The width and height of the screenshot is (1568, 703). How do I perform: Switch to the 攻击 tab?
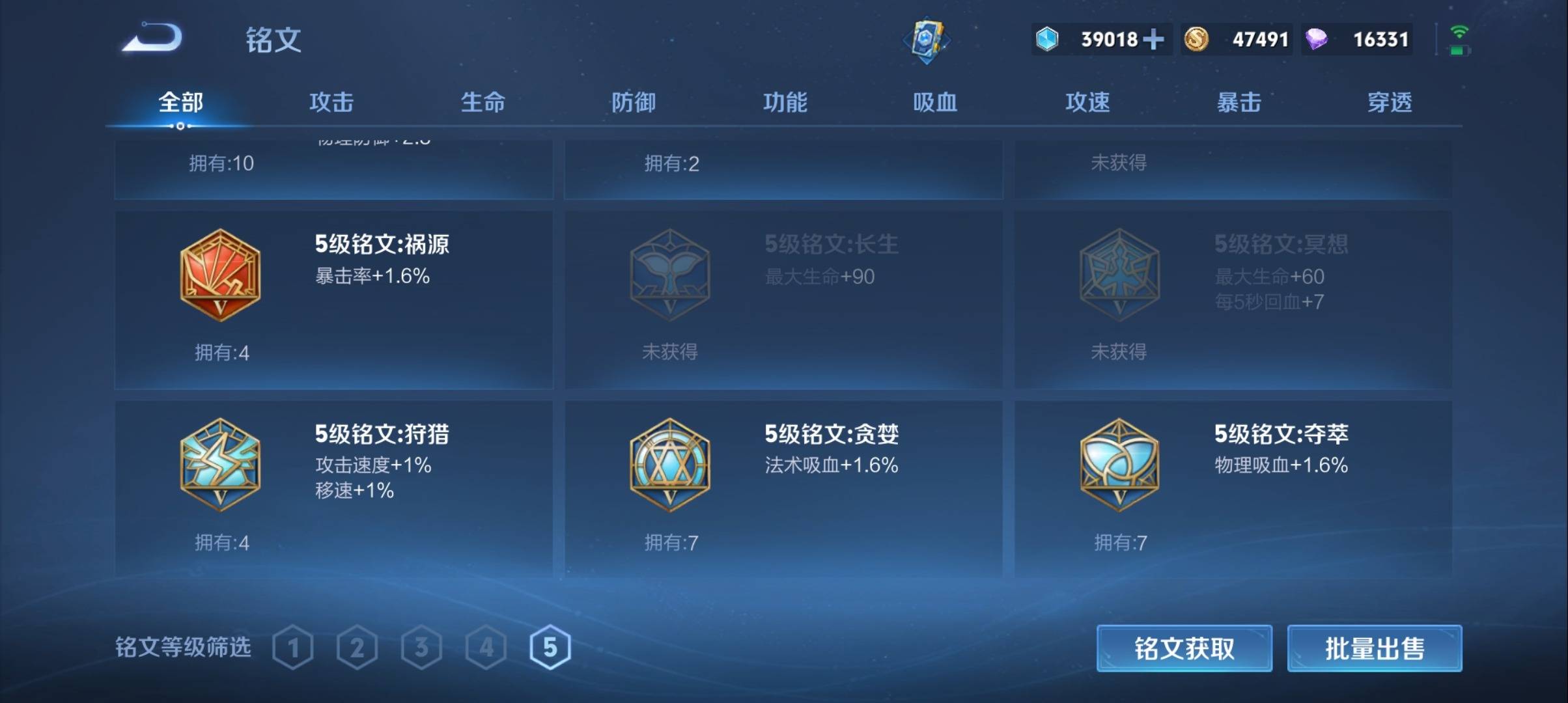point(332,102)
